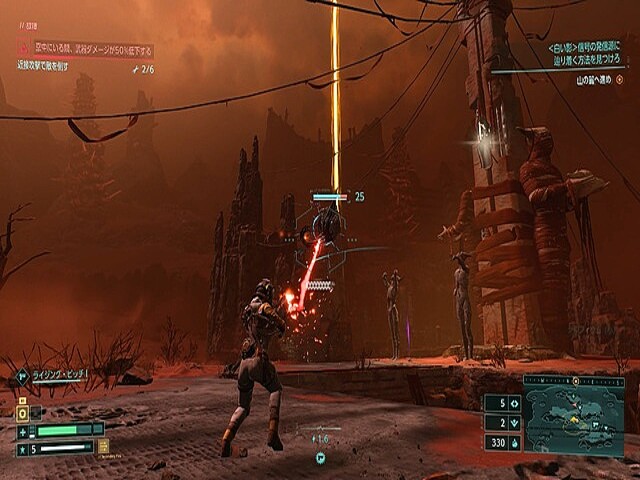Click the compass strip above the minimap

pos(574,381)
